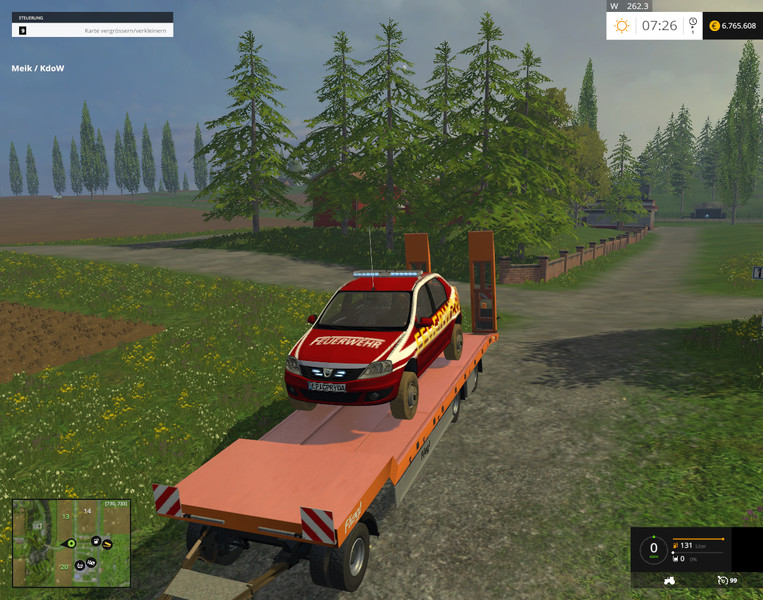Click field number 13 on the minimap
763x600 pixels.
click(x=66, y=517)
